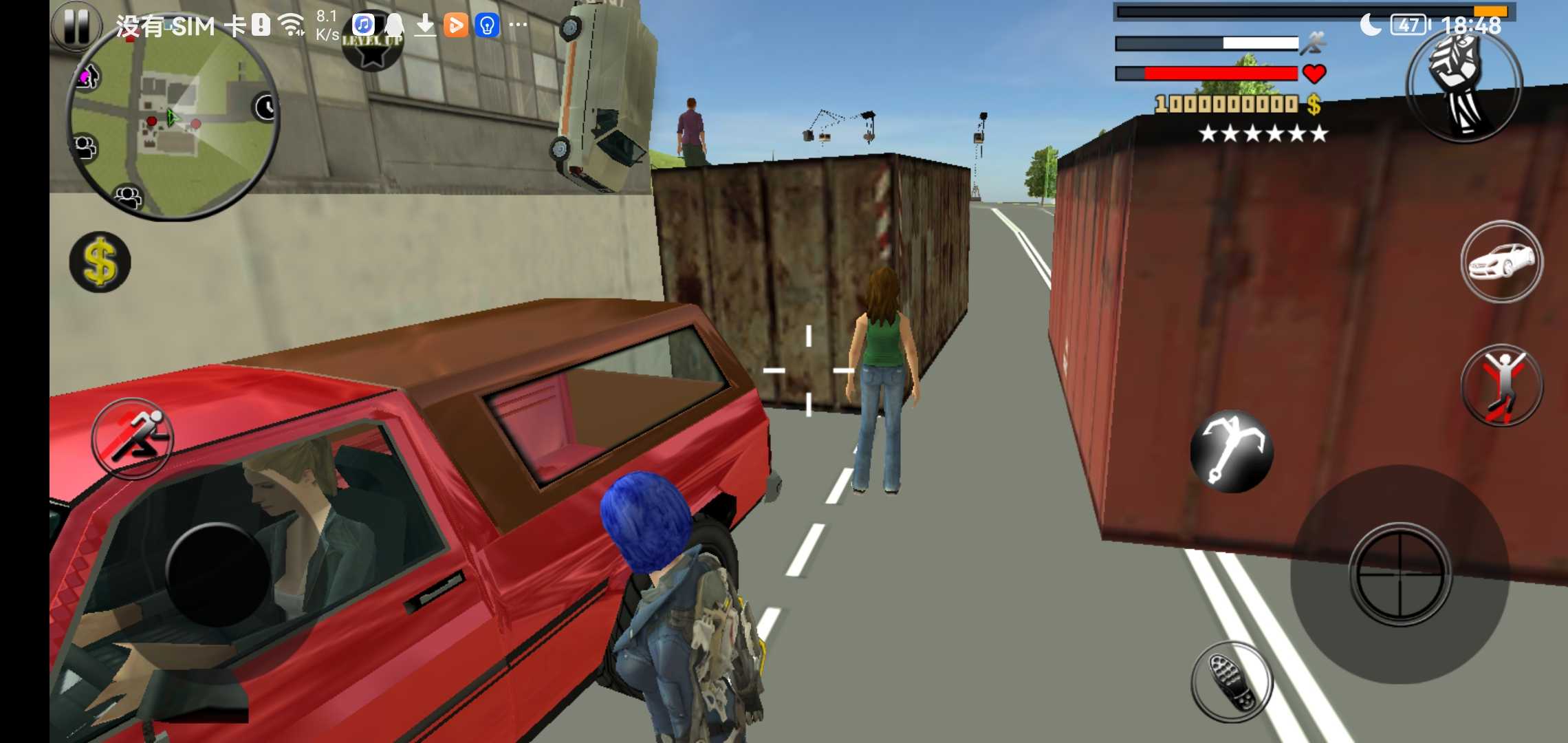1568x743 pixels.
Task: Open the yellow dollar sign shop button
Action: point(100,262)
